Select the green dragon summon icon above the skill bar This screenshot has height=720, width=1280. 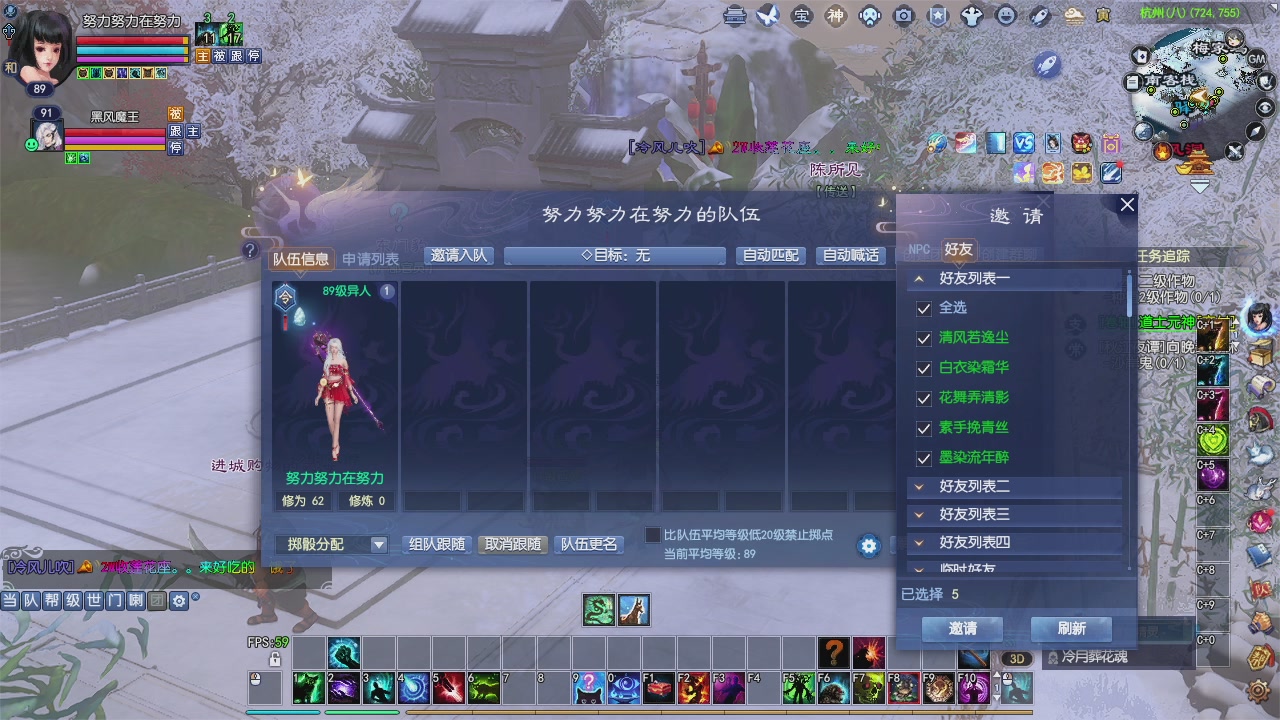pos(598,610)
